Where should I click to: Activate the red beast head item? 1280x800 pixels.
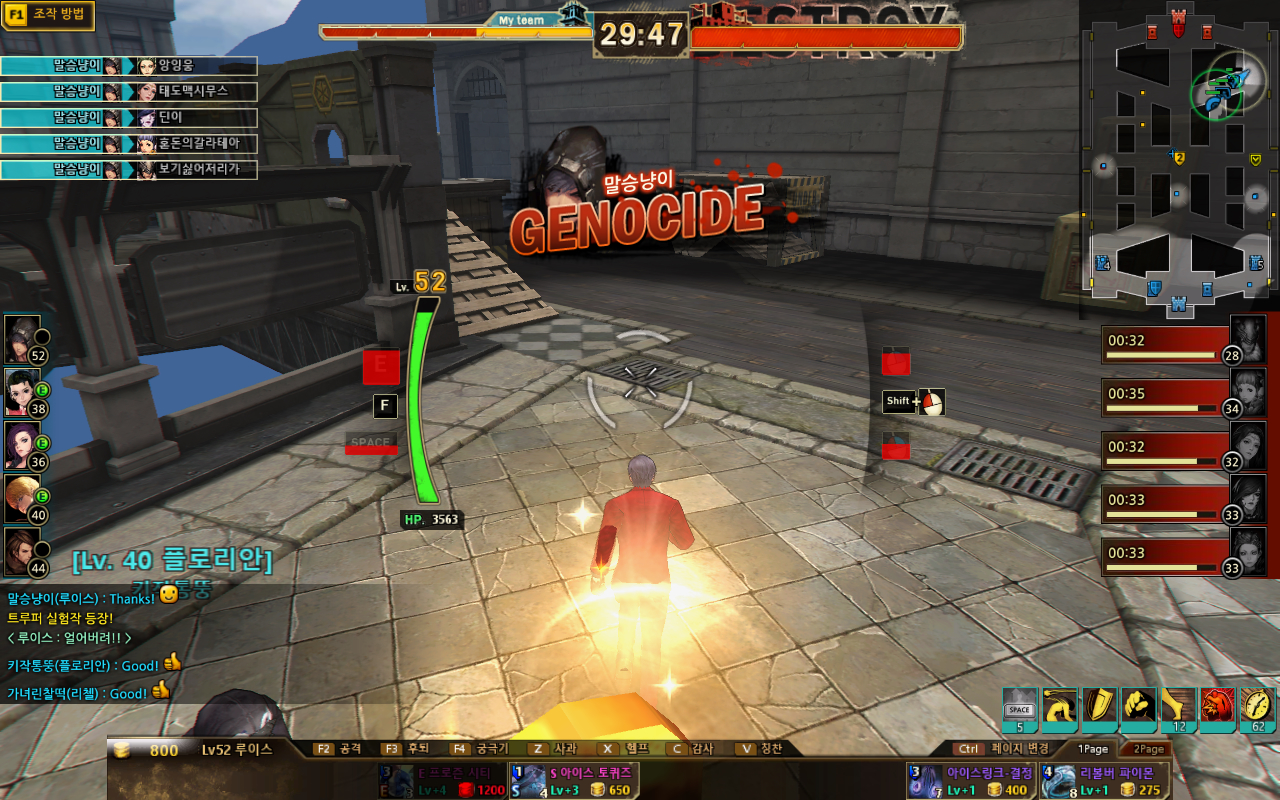[x=1217, y=708]
